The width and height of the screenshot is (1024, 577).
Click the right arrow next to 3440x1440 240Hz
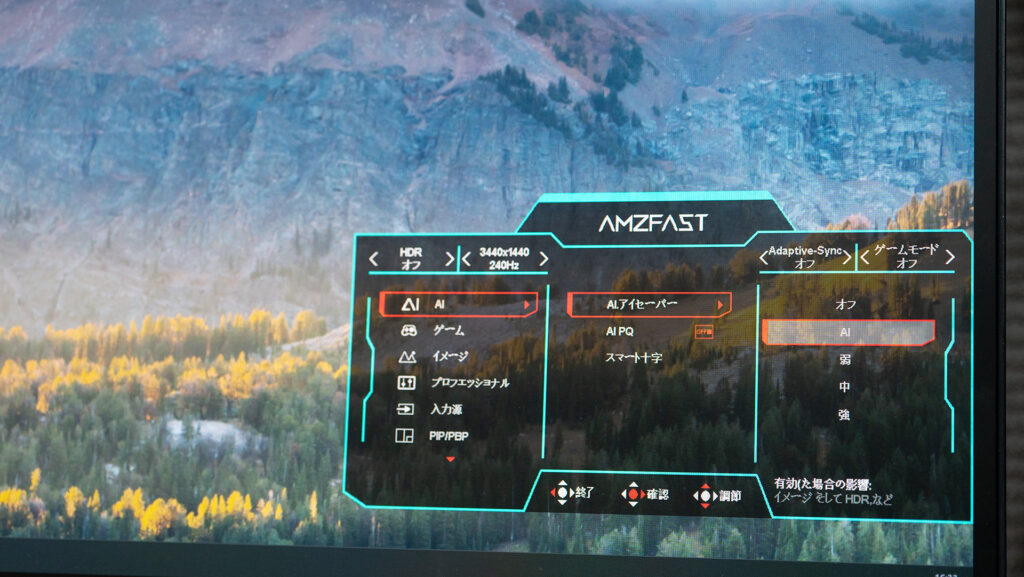tap(542, 259)
